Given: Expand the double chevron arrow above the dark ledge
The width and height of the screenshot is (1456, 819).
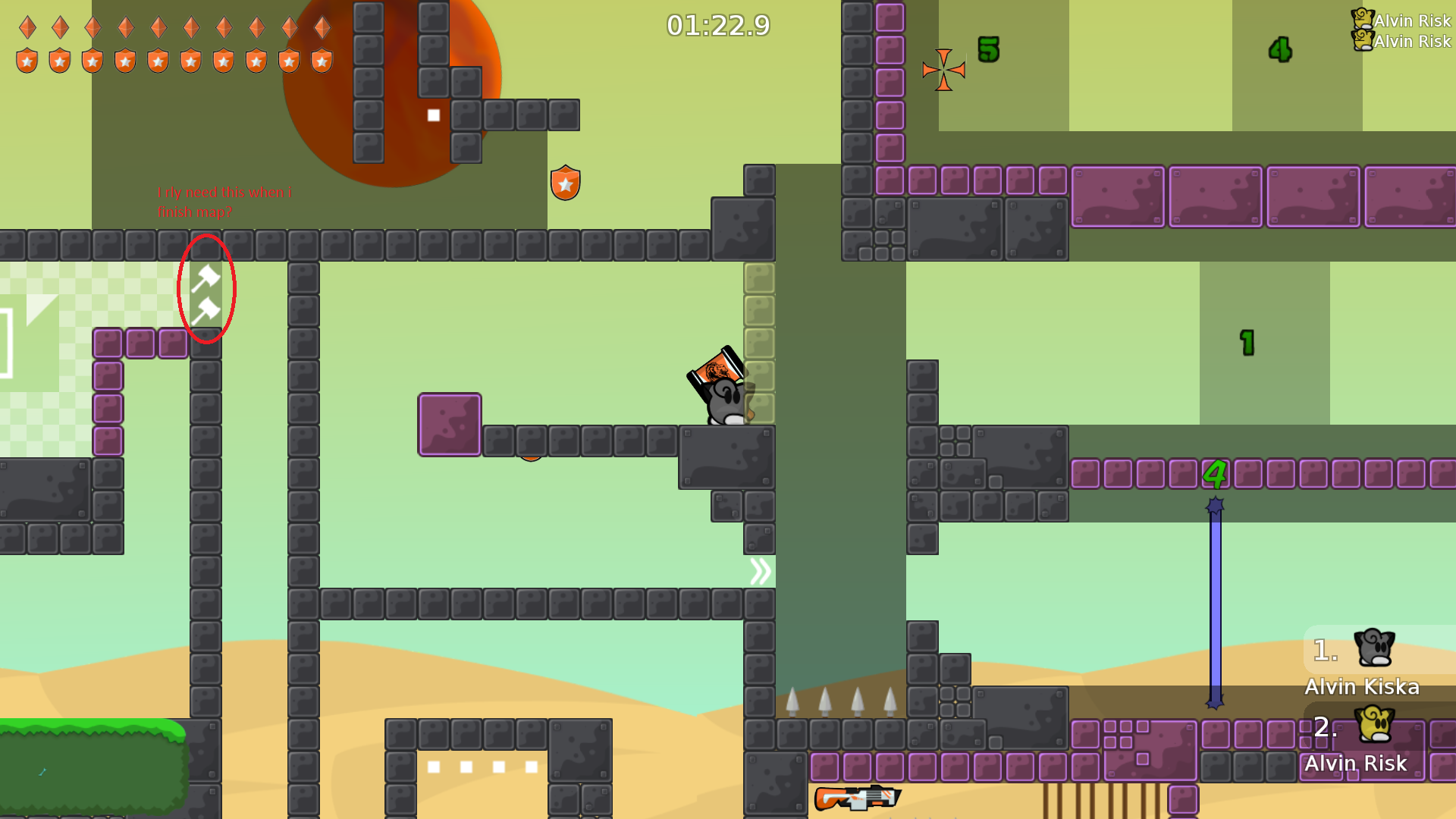Looking at the screenshot, I should coord(761,571).
